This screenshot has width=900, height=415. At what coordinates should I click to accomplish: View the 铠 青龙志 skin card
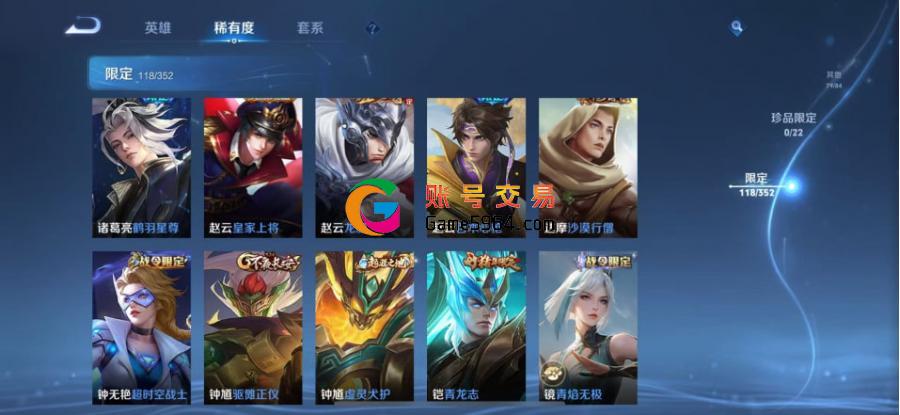[476, 327]
